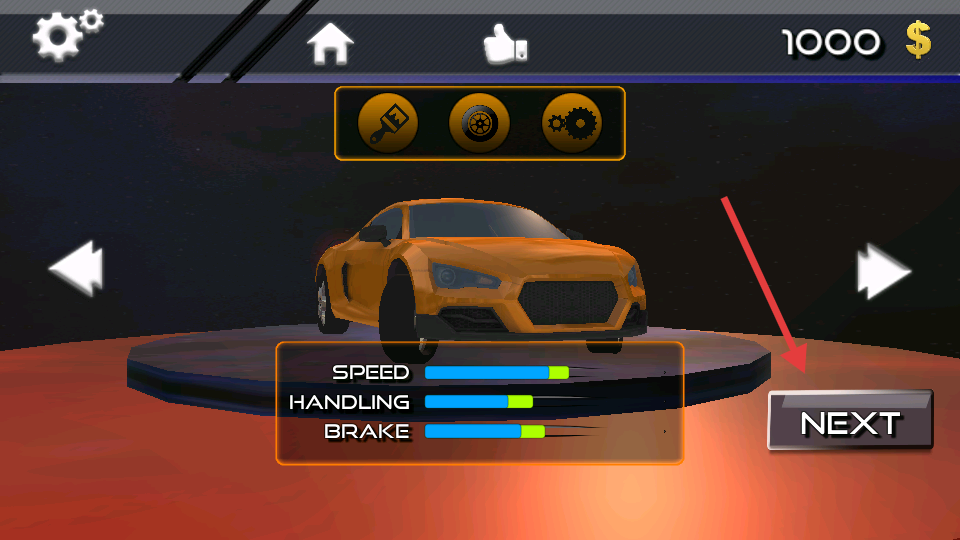The image size is (960, 540).
Task: Select the wheel rim customization
Action: 480,124
